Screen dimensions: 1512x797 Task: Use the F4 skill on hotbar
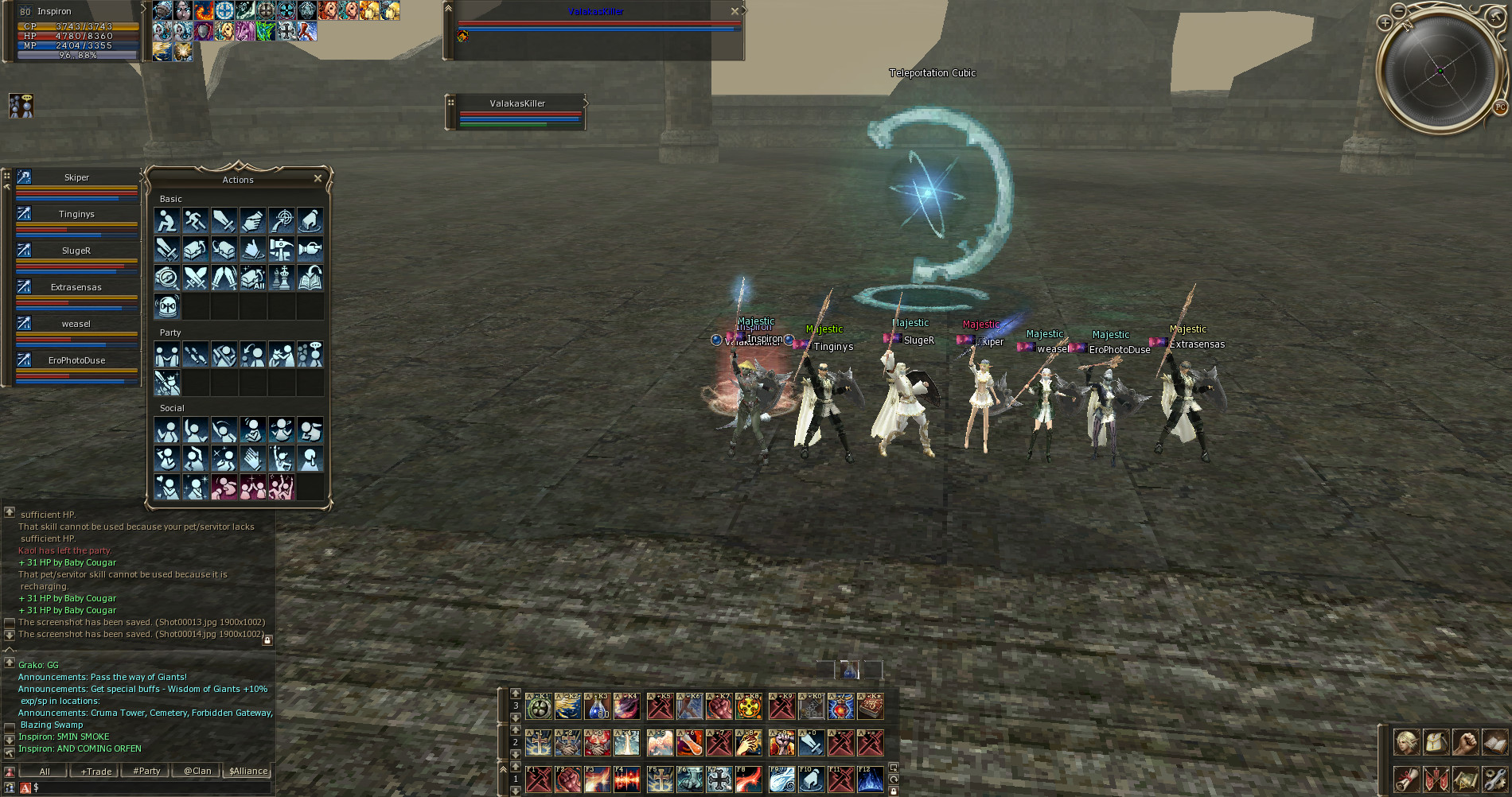[626, 780]
